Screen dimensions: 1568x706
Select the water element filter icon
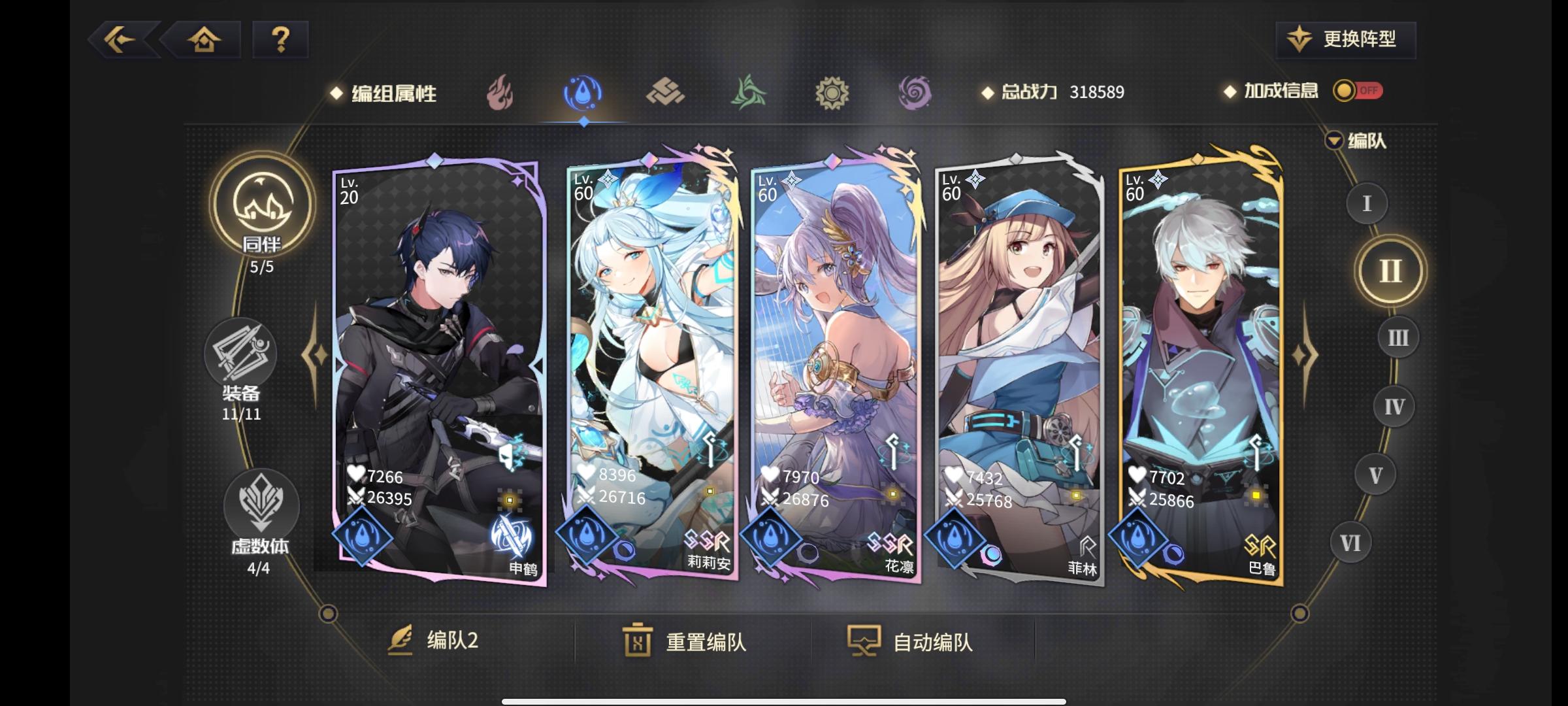583,93
